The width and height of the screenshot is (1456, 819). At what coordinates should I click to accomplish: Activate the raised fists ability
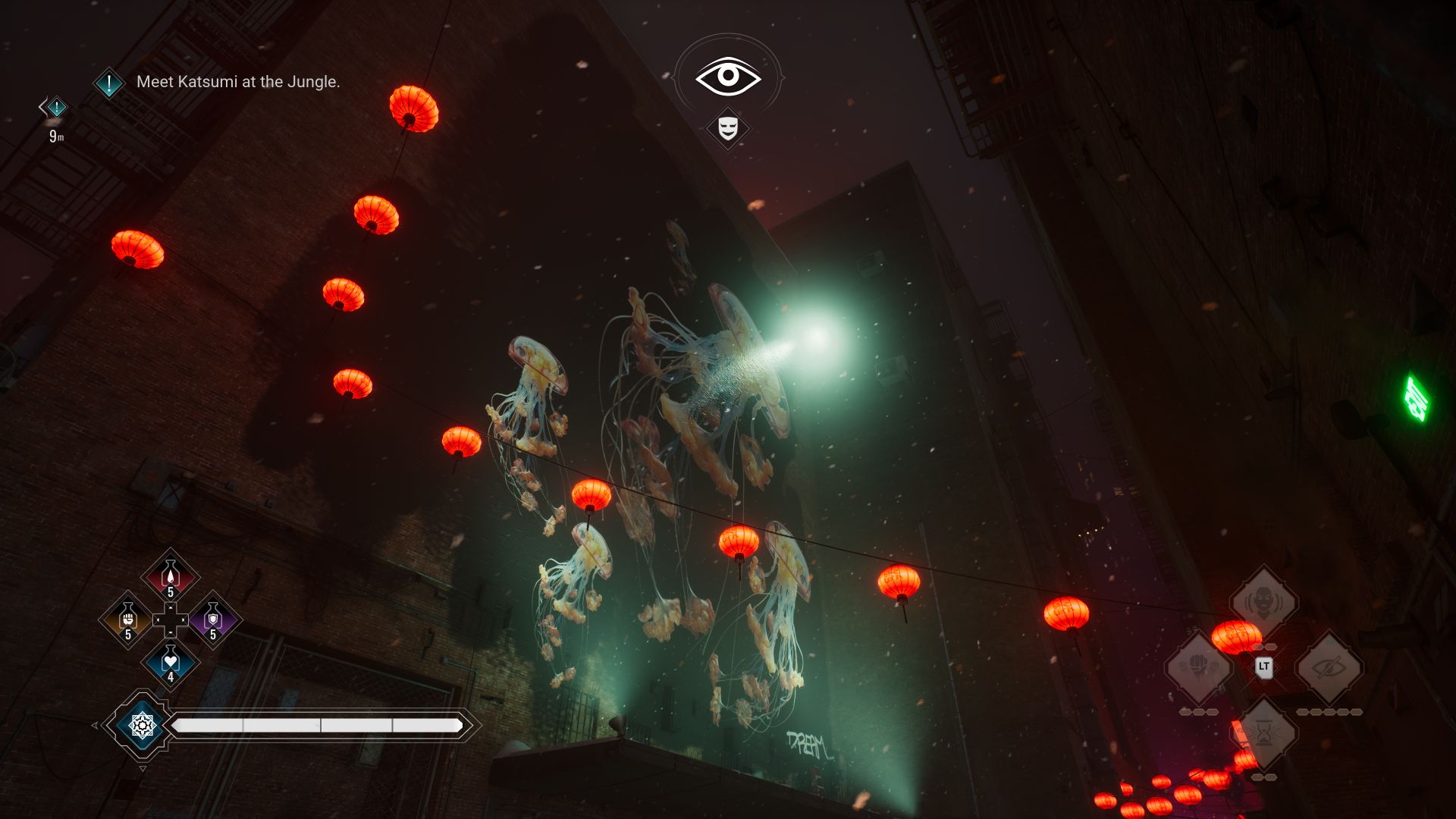1198,667
